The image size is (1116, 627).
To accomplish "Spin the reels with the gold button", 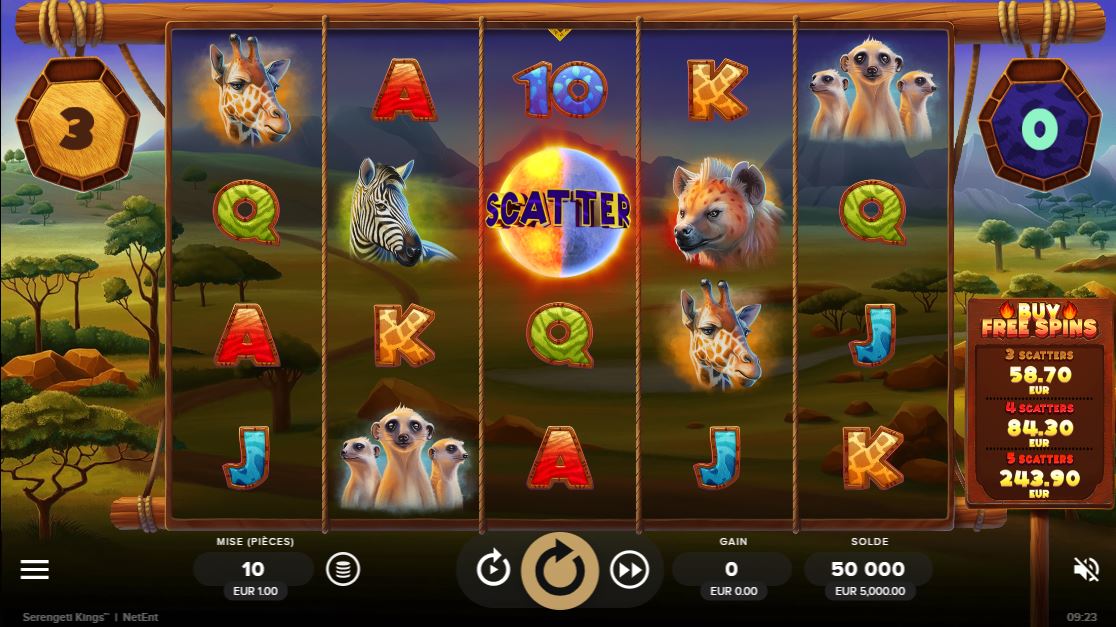I will 559,570.
